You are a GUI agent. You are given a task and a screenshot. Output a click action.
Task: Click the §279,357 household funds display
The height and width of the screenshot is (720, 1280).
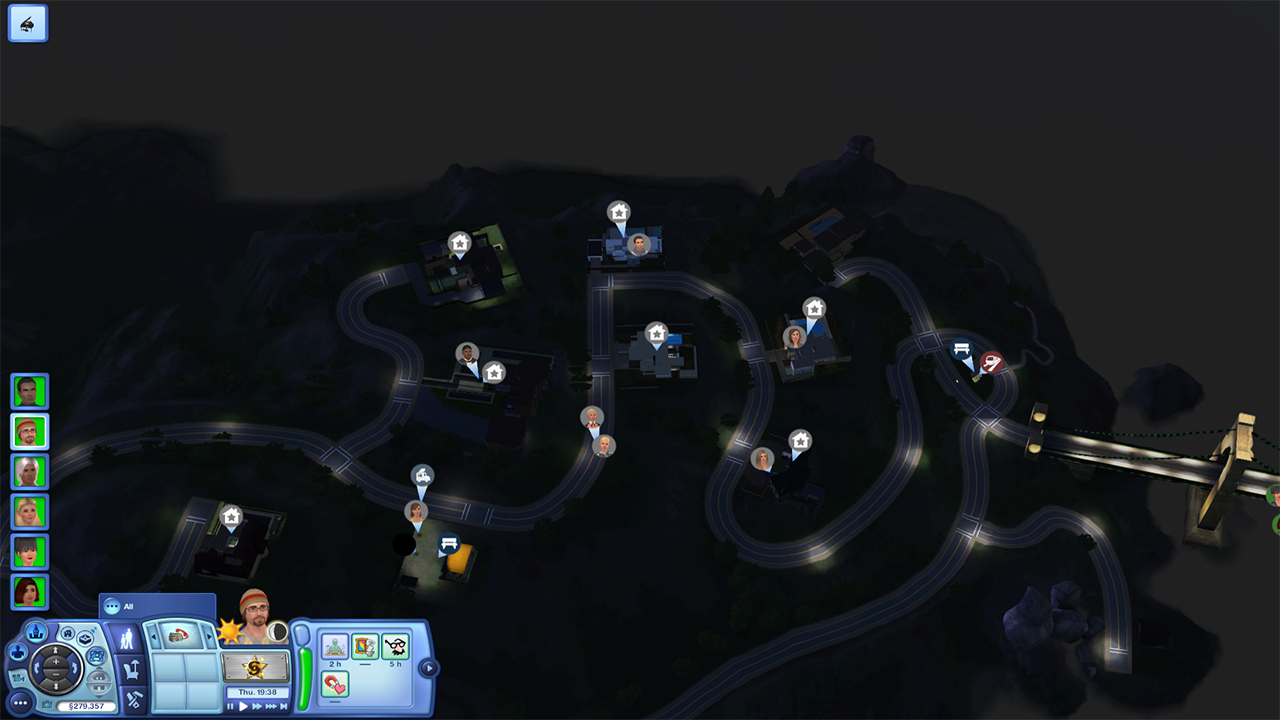tap(86, 704)
